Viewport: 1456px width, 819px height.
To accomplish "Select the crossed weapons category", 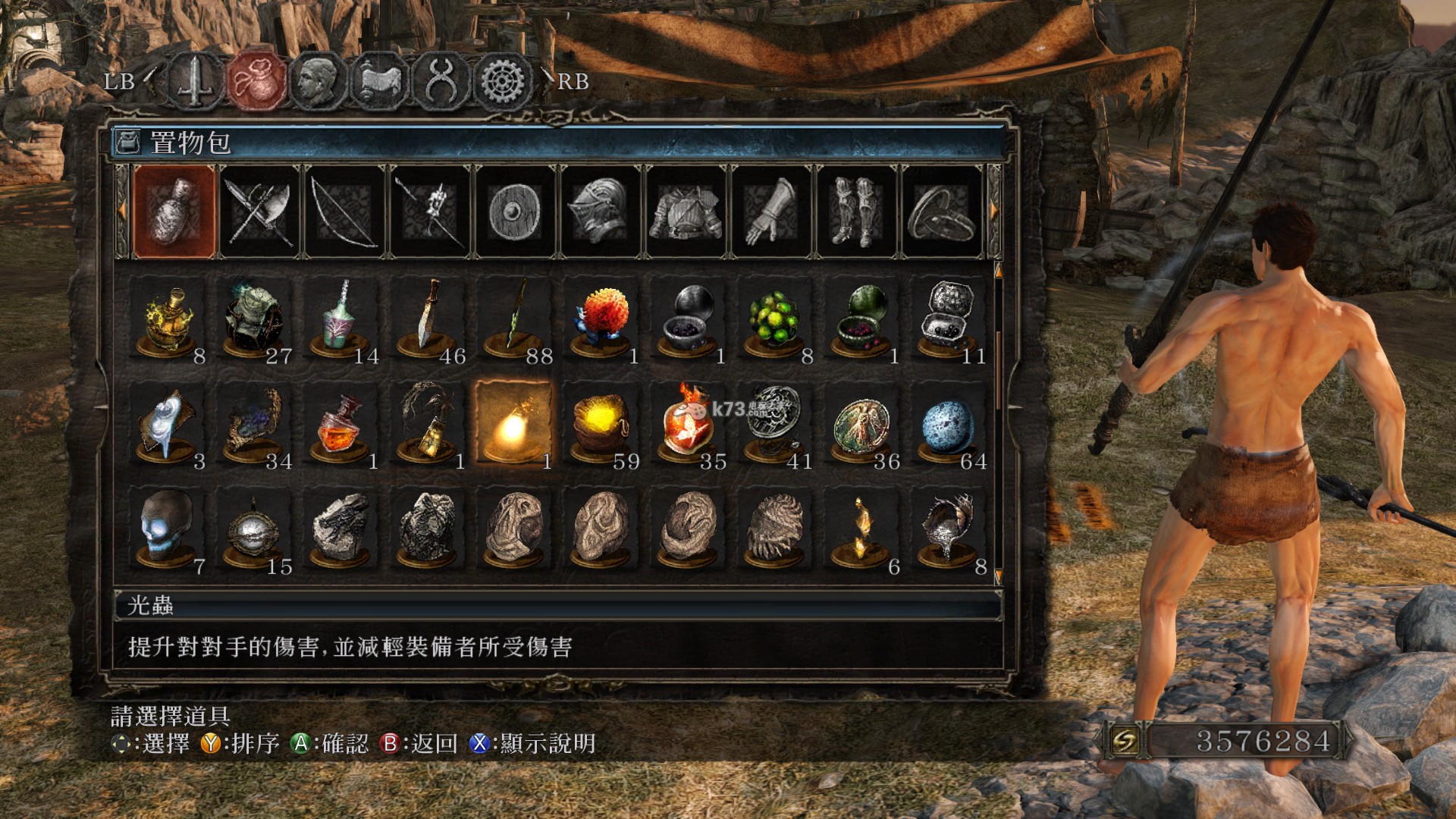I will click(x=259, y=212).
